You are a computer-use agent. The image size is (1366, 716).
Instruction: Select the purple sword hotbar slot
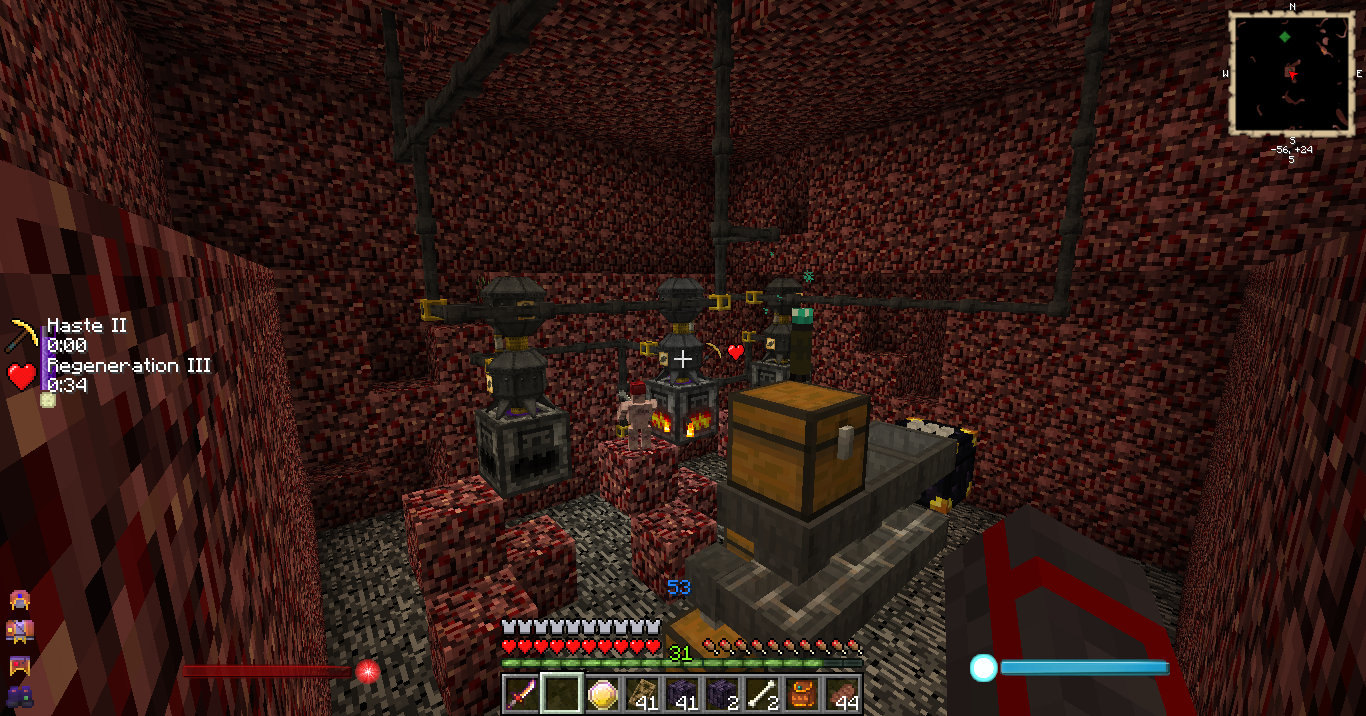coord(522,693)
